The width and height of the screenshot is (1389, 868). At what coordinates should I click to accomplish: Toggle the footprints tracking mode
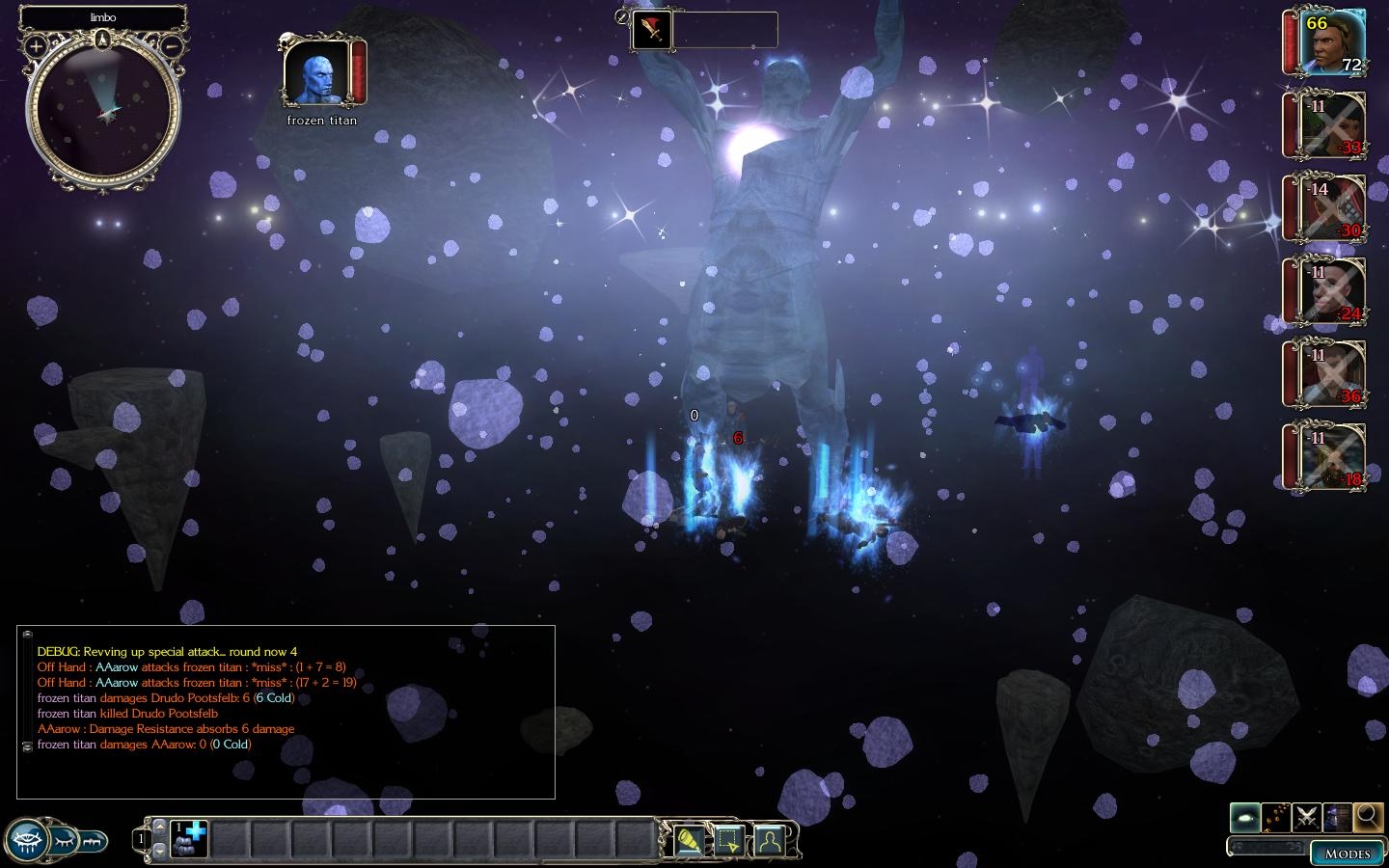coord(1276,818)
